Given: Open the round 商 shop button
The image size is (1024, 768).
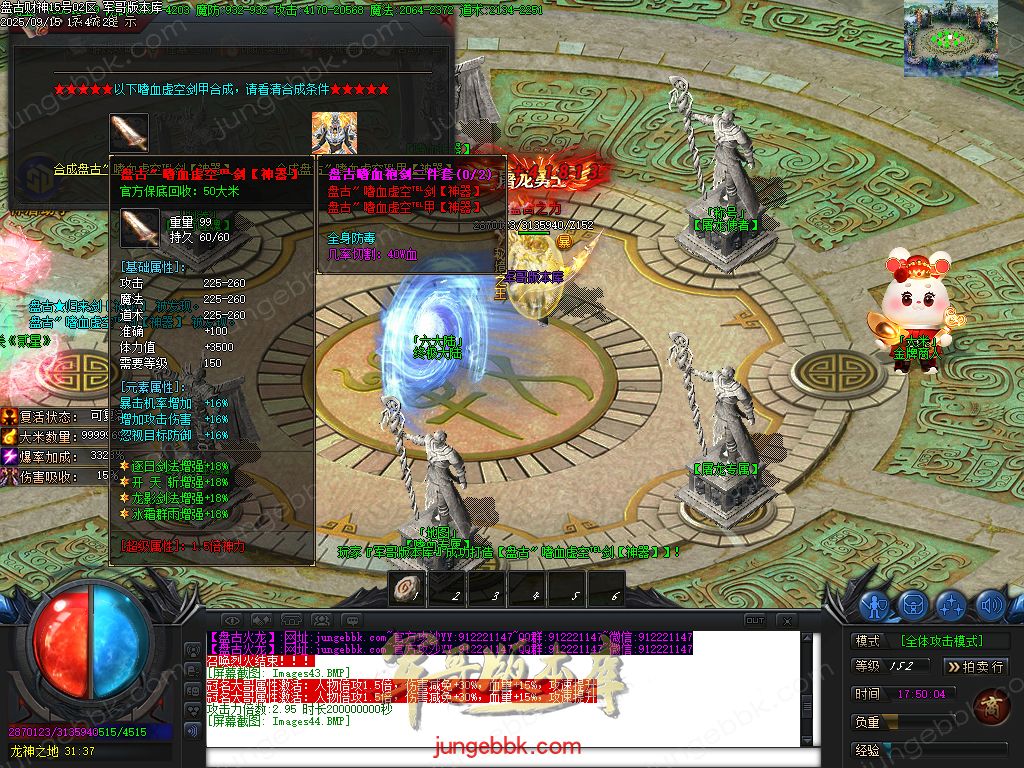Looking at the screenshot, I should pos(990,704).
